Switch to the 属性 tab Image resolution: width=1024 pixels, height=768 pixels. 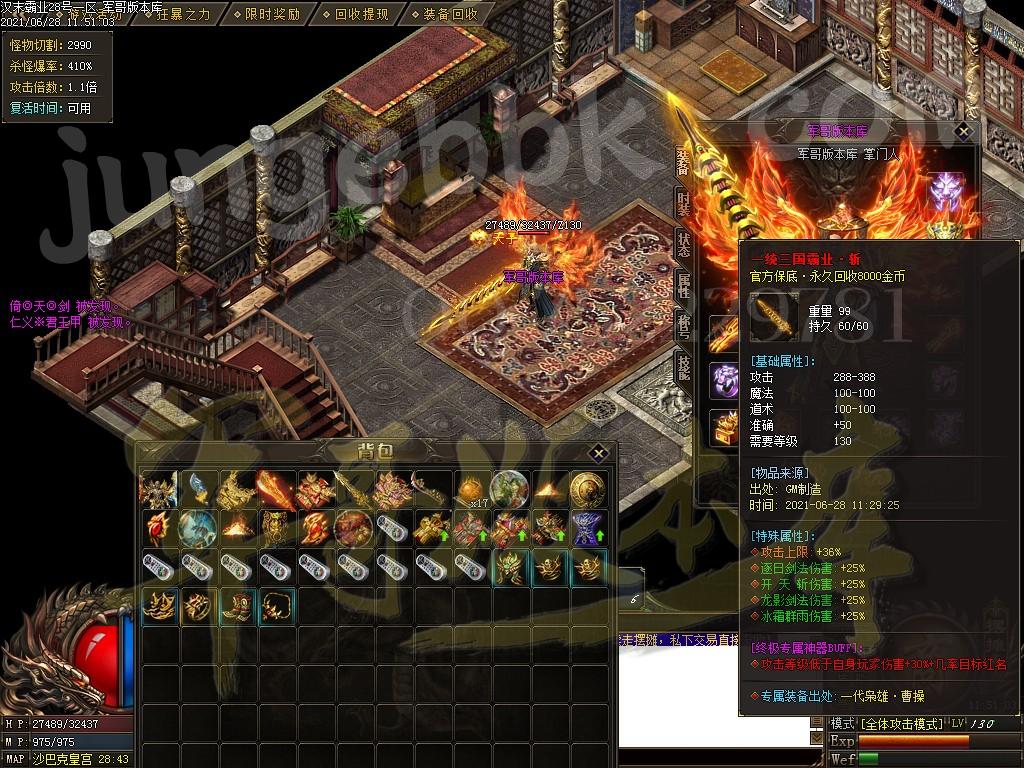coord(683,283)
